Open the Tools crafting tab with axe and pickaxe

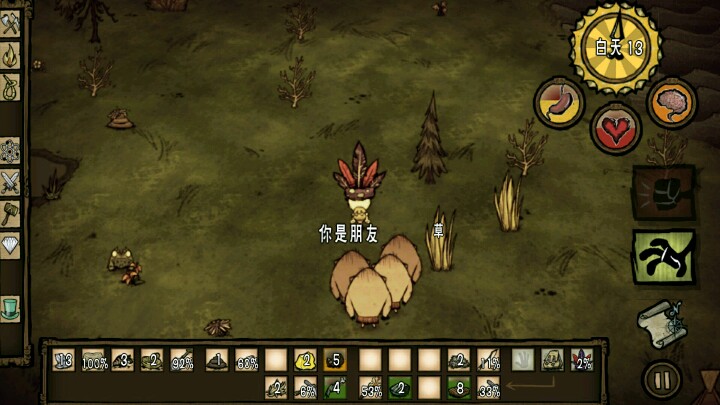(11, 26)
